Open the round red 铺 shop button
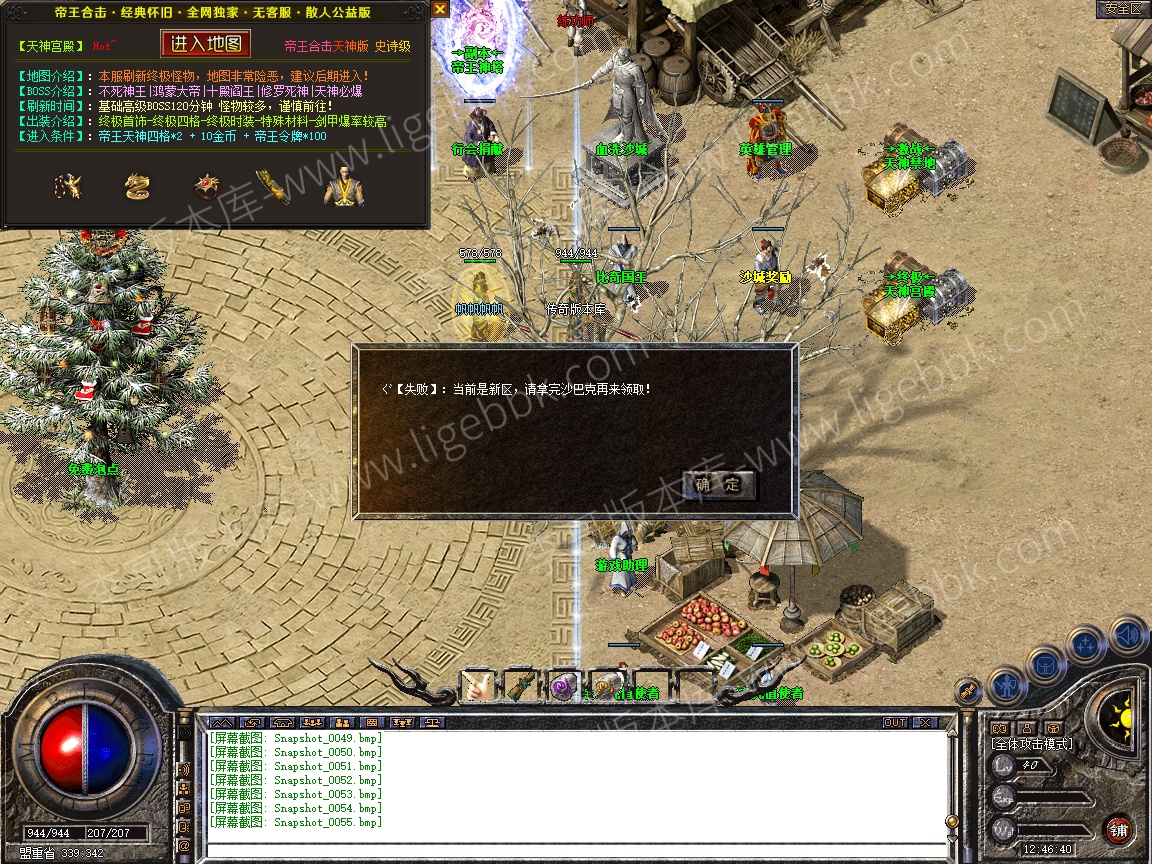Viewport: 1152px width, 864px height. click(1118, 829)
